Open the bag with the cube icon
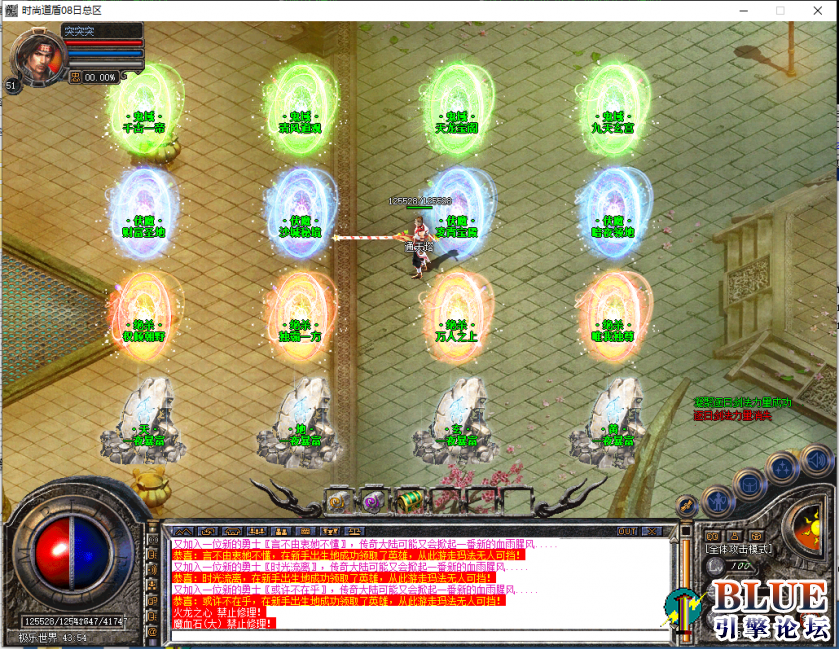Viewport: 839px width, 649px height. click(748, 486)
